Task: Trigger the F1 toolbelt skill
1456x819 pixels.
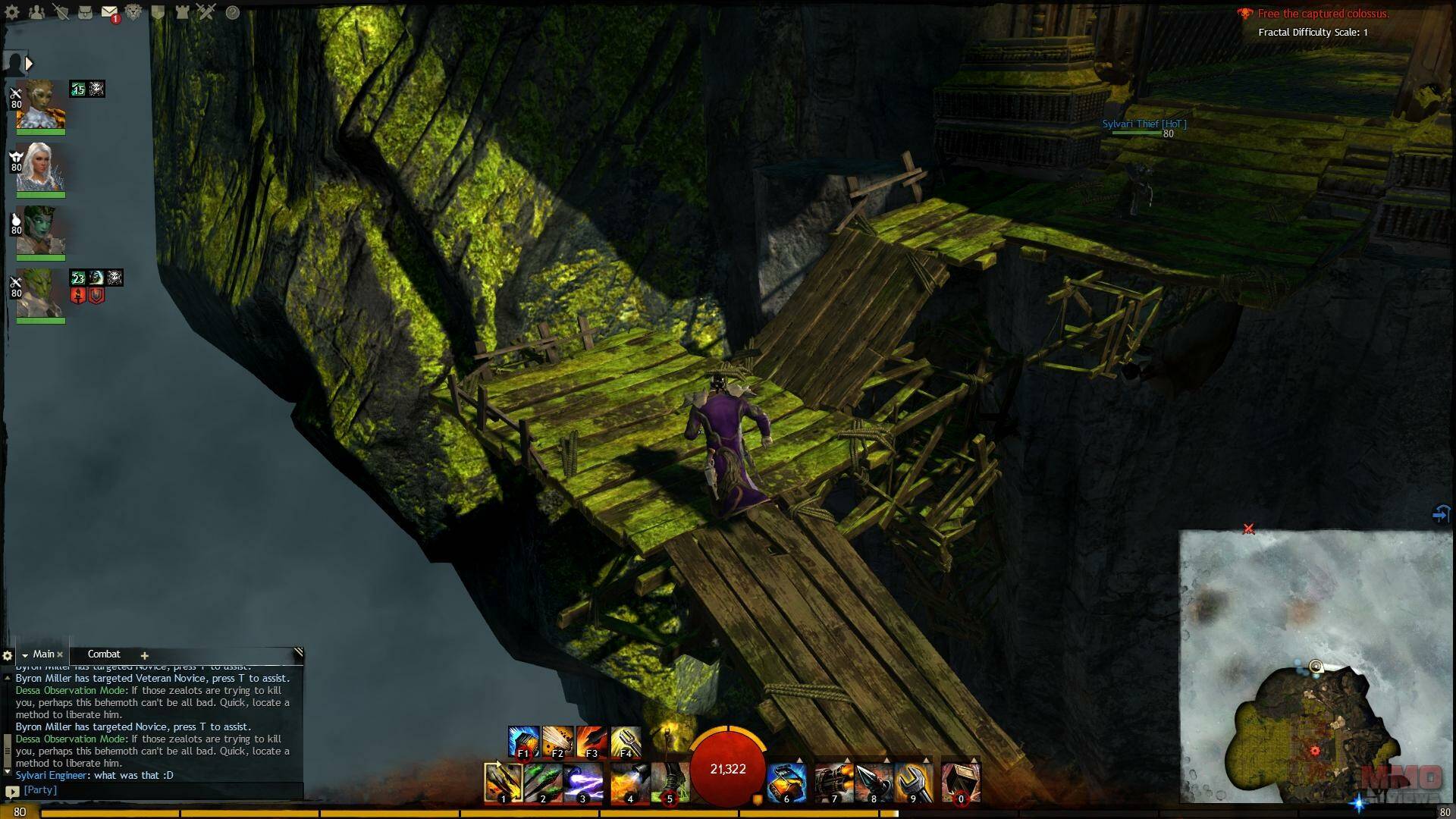Action: (x=523, y=742)
